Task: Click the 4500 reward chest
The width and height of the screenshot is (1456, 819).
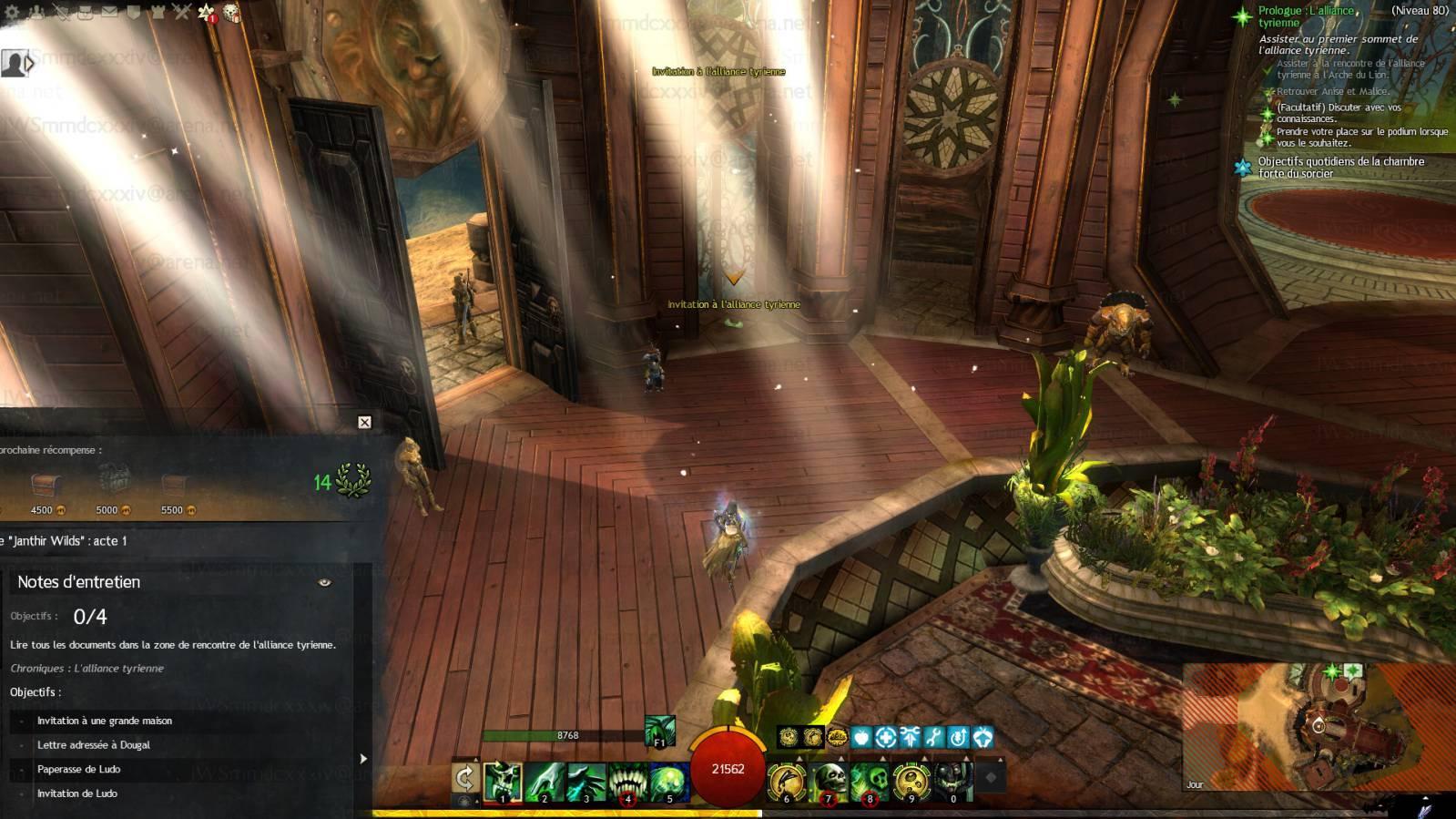Action: 43,485
